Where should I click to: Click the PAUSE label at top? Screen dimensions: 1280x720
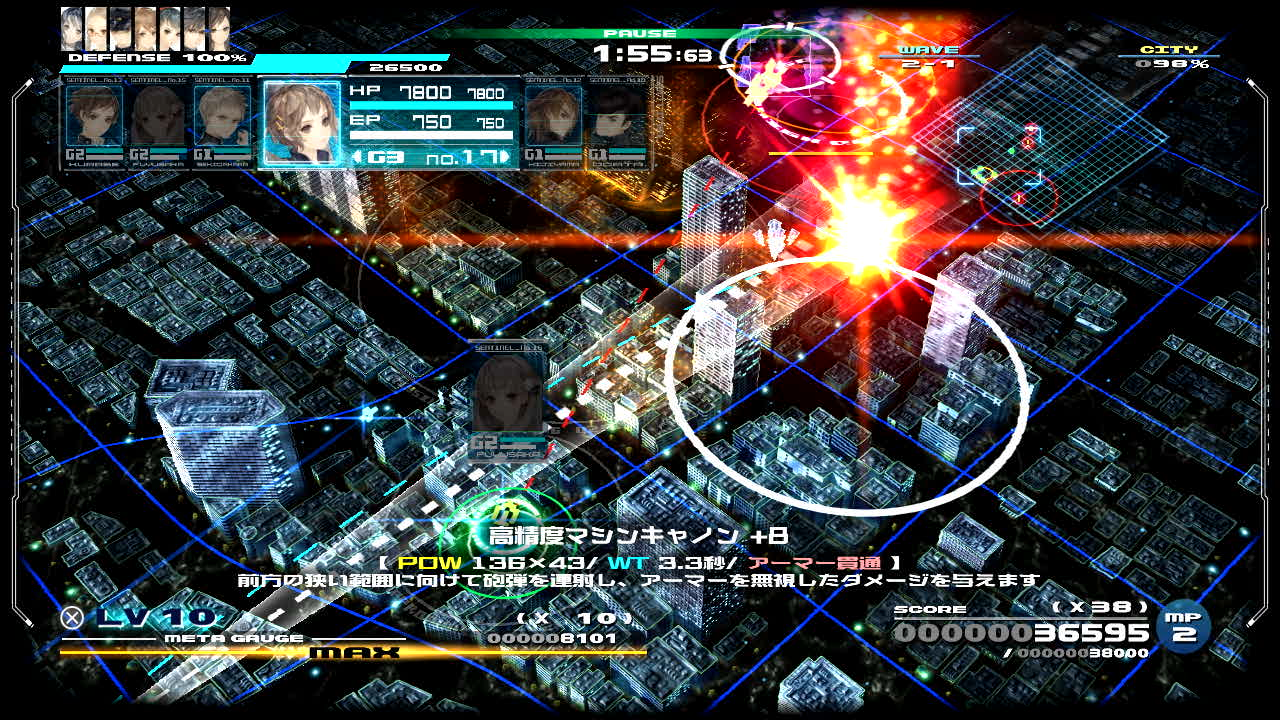tap(627, 34)
